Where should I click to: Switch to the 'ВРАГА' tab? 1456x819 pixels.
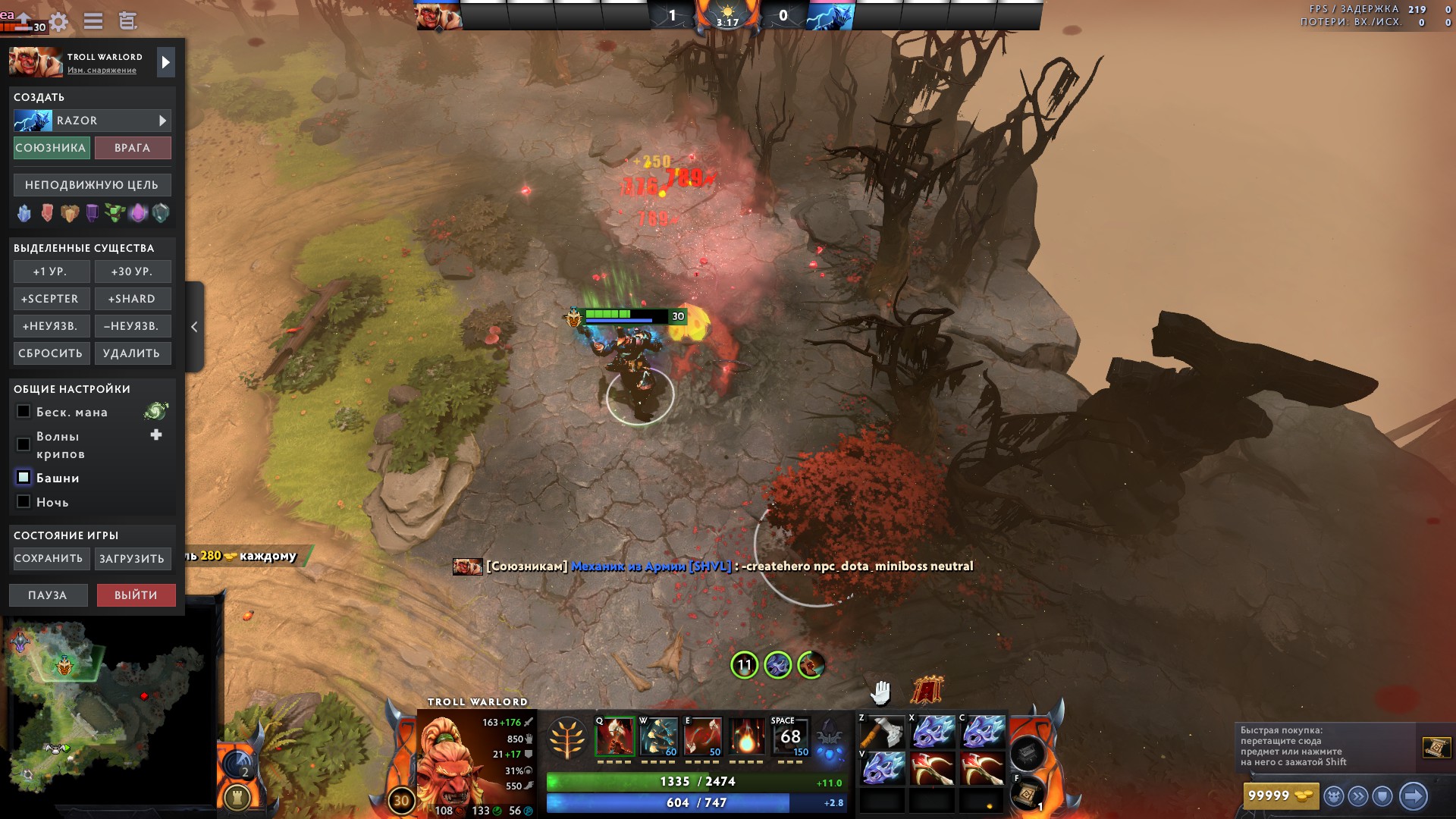(133, 148)
